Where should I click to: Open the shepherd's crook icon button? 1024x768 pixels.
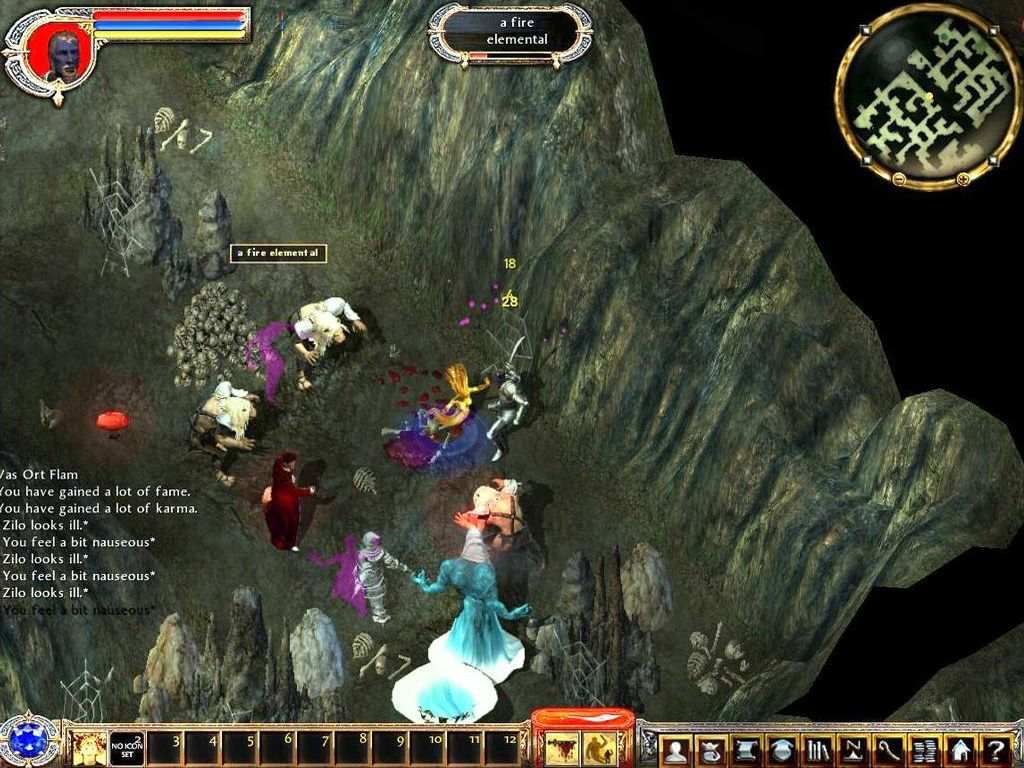(x=889, y=749)
